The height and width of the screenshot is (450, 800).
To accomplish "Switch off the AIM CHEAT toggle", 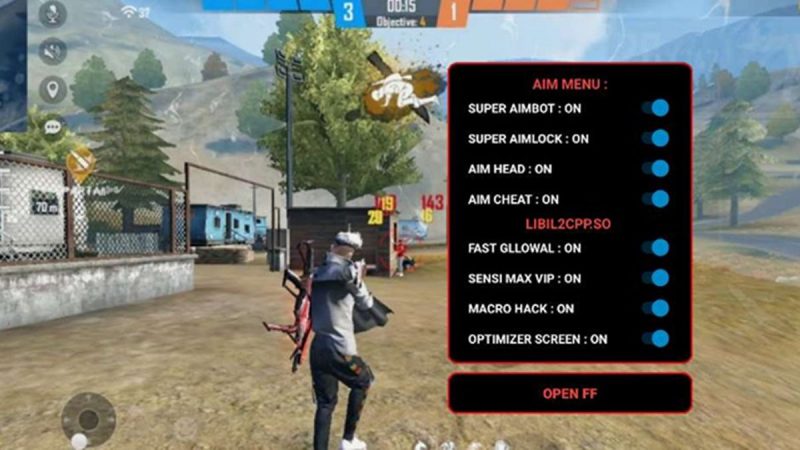I will tap(655, 199).
